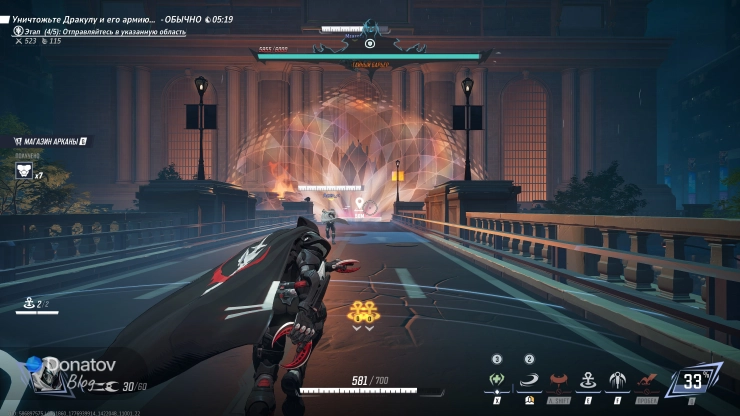The height and width of the screenshot is (416, 740).
Task: Use the white crescent slash ability
Action: click(x=529, y=381)
